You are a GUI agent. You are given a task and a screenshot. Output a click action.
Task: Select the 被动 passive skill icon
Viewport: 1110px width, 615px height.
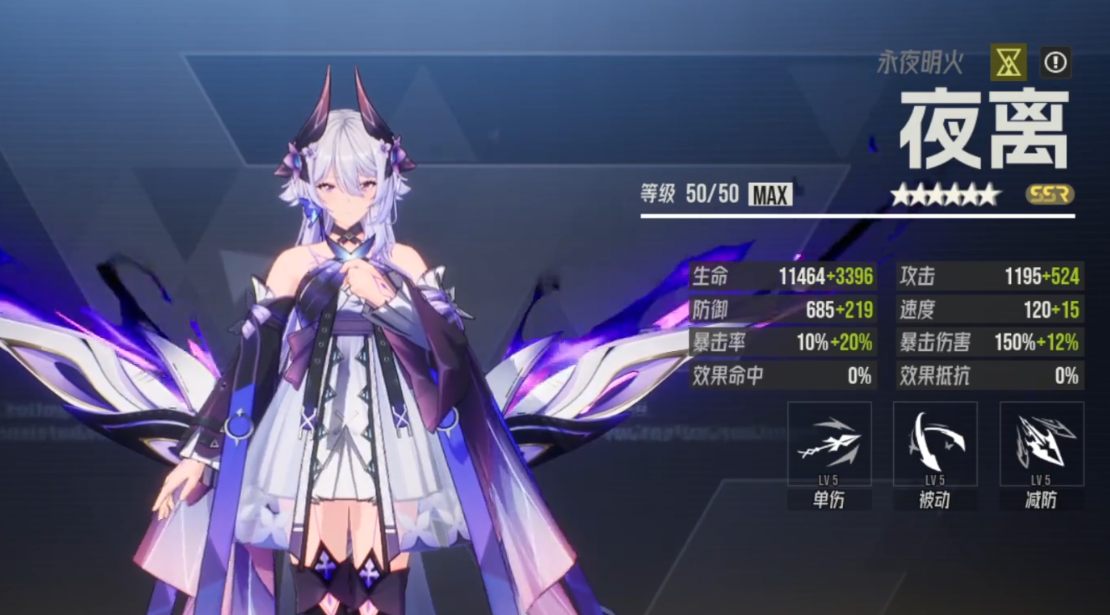coord(935,444)
